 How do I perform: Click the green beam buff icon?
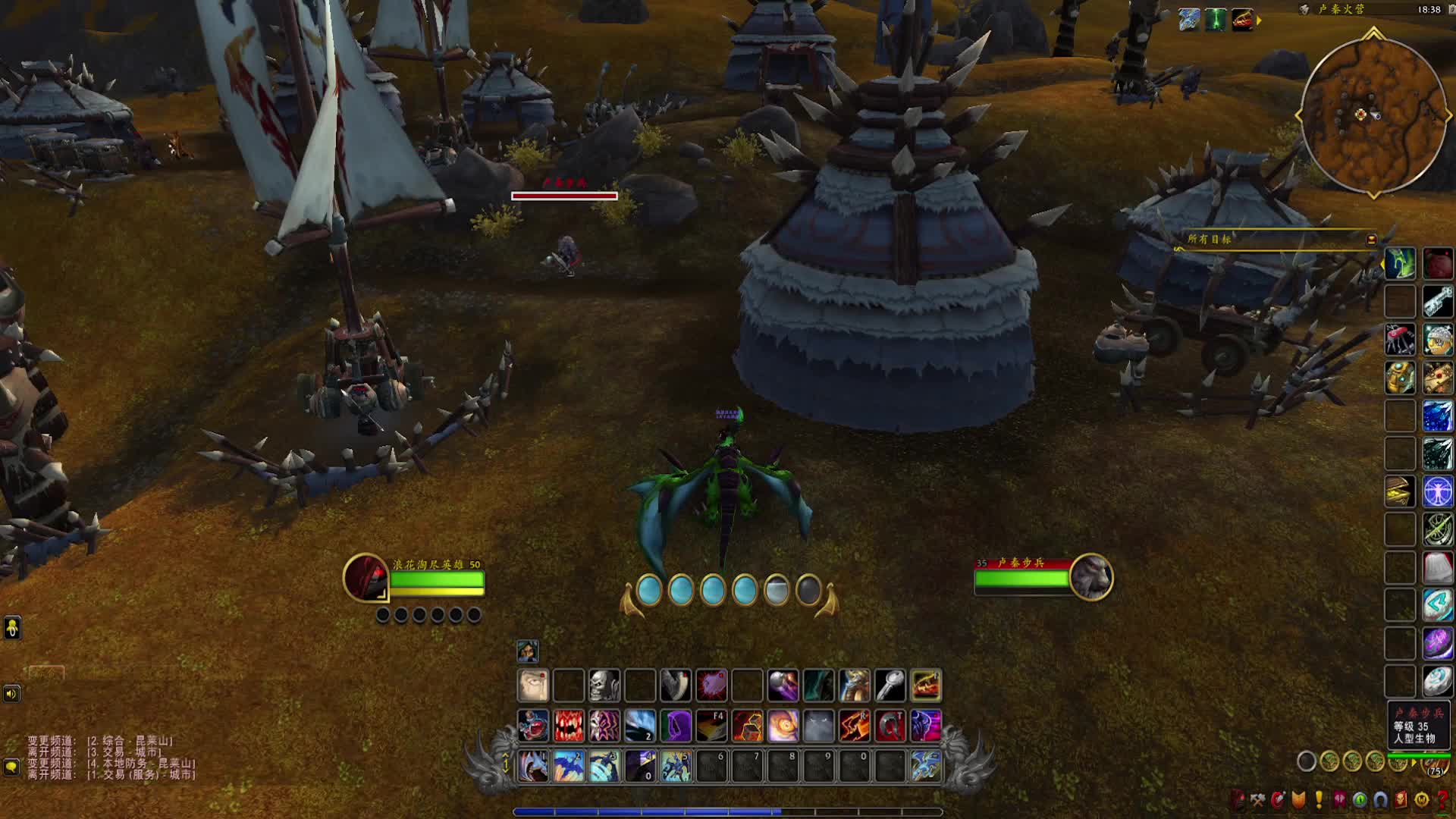click(x=1216, y=20)
